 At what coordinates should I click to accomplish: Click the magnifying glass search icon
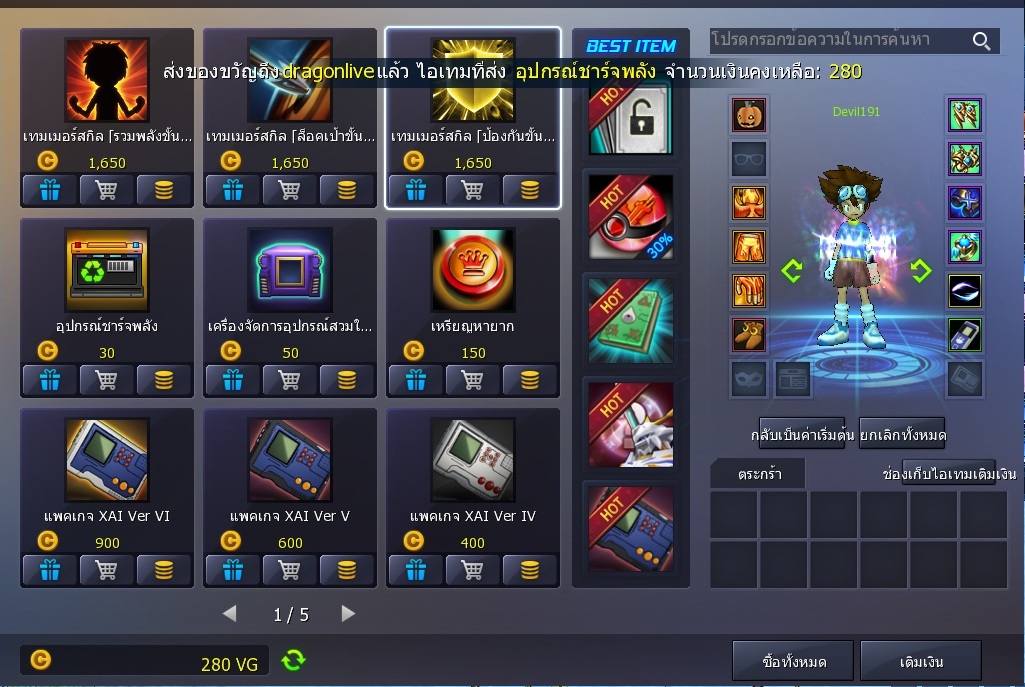tap(981, 41)
